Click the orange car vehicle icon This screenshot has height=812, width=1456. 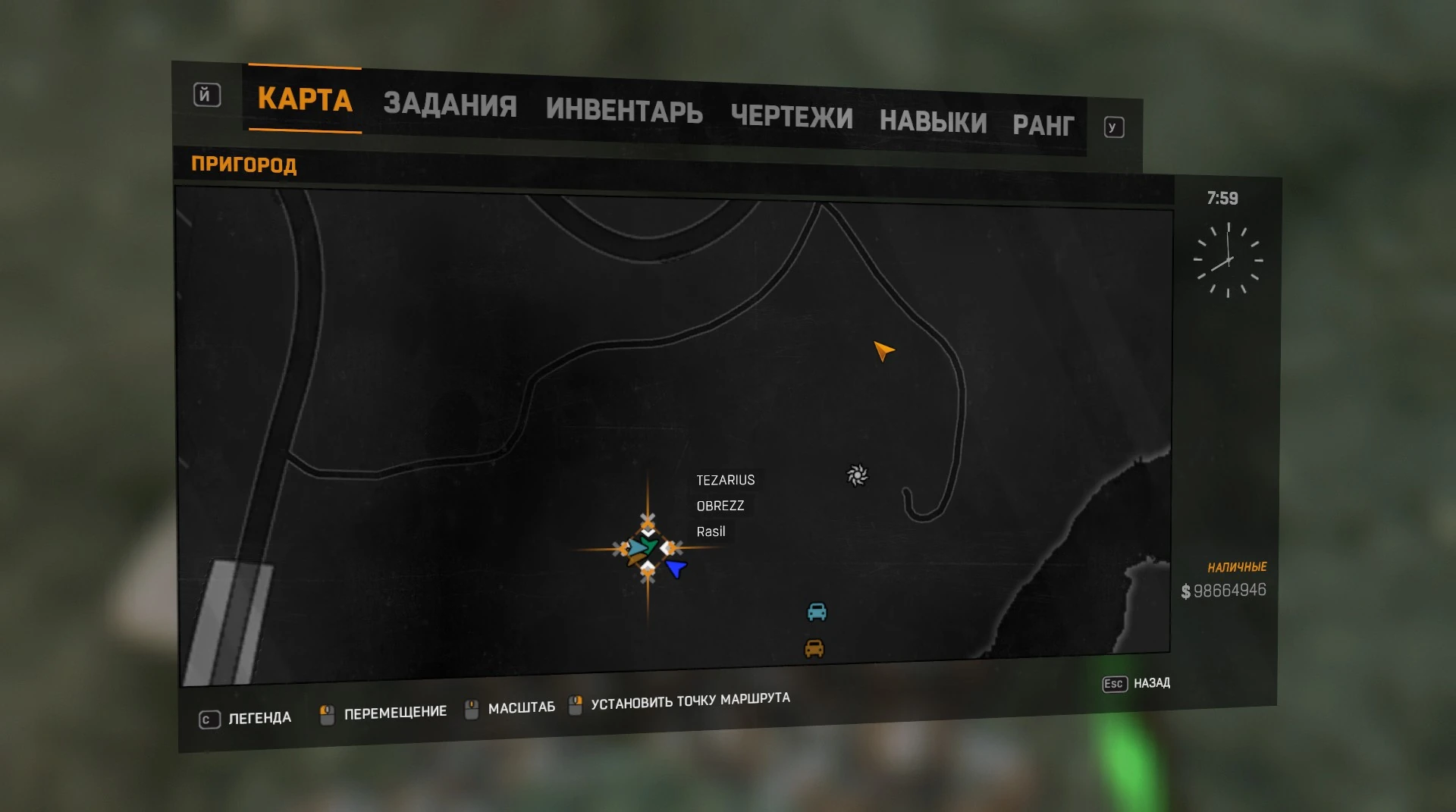click(x=815, y=649)
